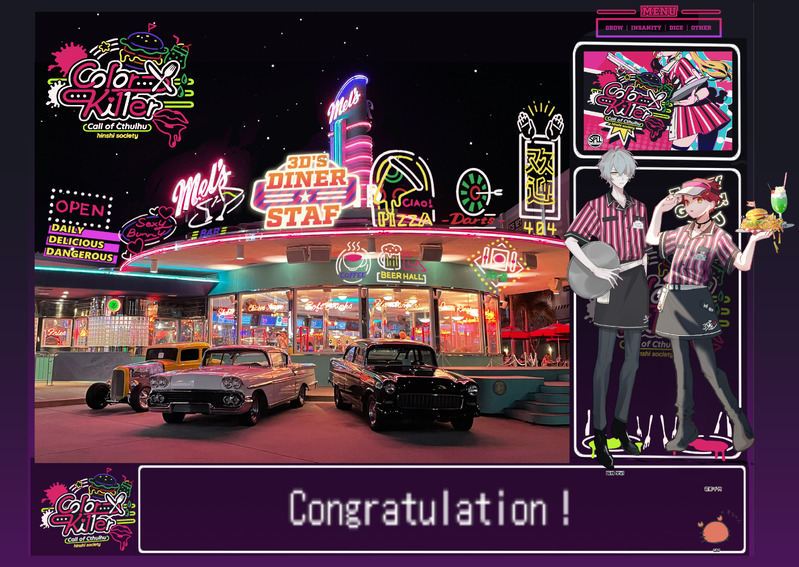The width and height of the screenshot is (799, 567).
Task: Open the OTHER menu tab
Action: [701, 28]
